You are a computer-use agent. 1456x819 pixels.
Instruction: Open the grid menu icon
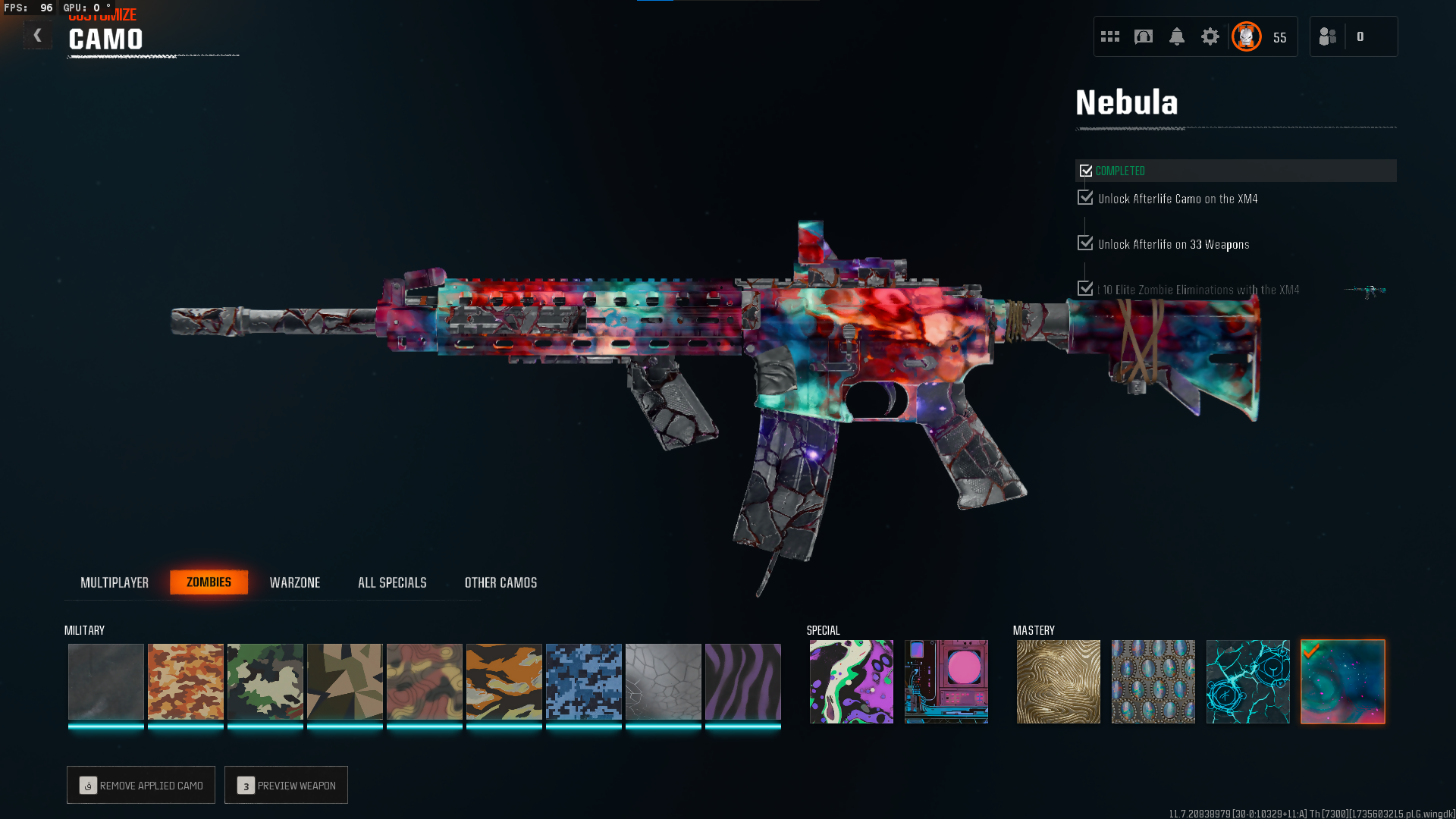tap(1110, 36)
